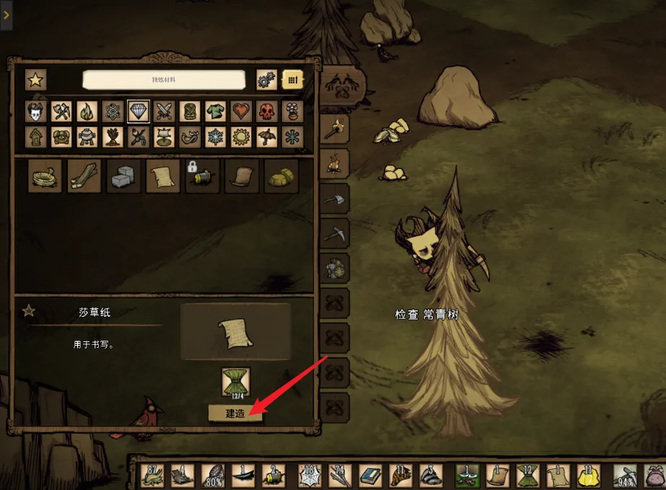Select the red skull magic filter
Screen dimensions: 666x490
(267, 111)
